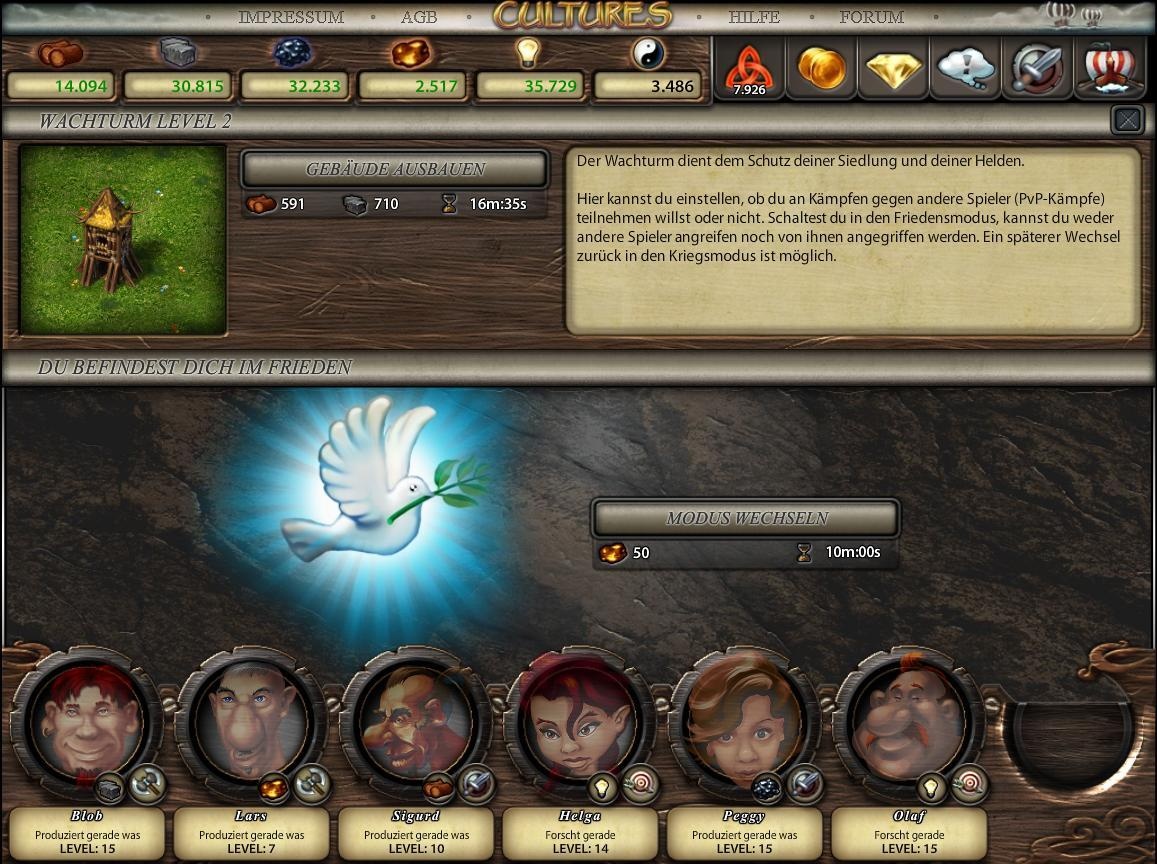Viewport: 1157px width, 864px height.
Task: Open the sword and shield menu
Action: coord(1038,68)
